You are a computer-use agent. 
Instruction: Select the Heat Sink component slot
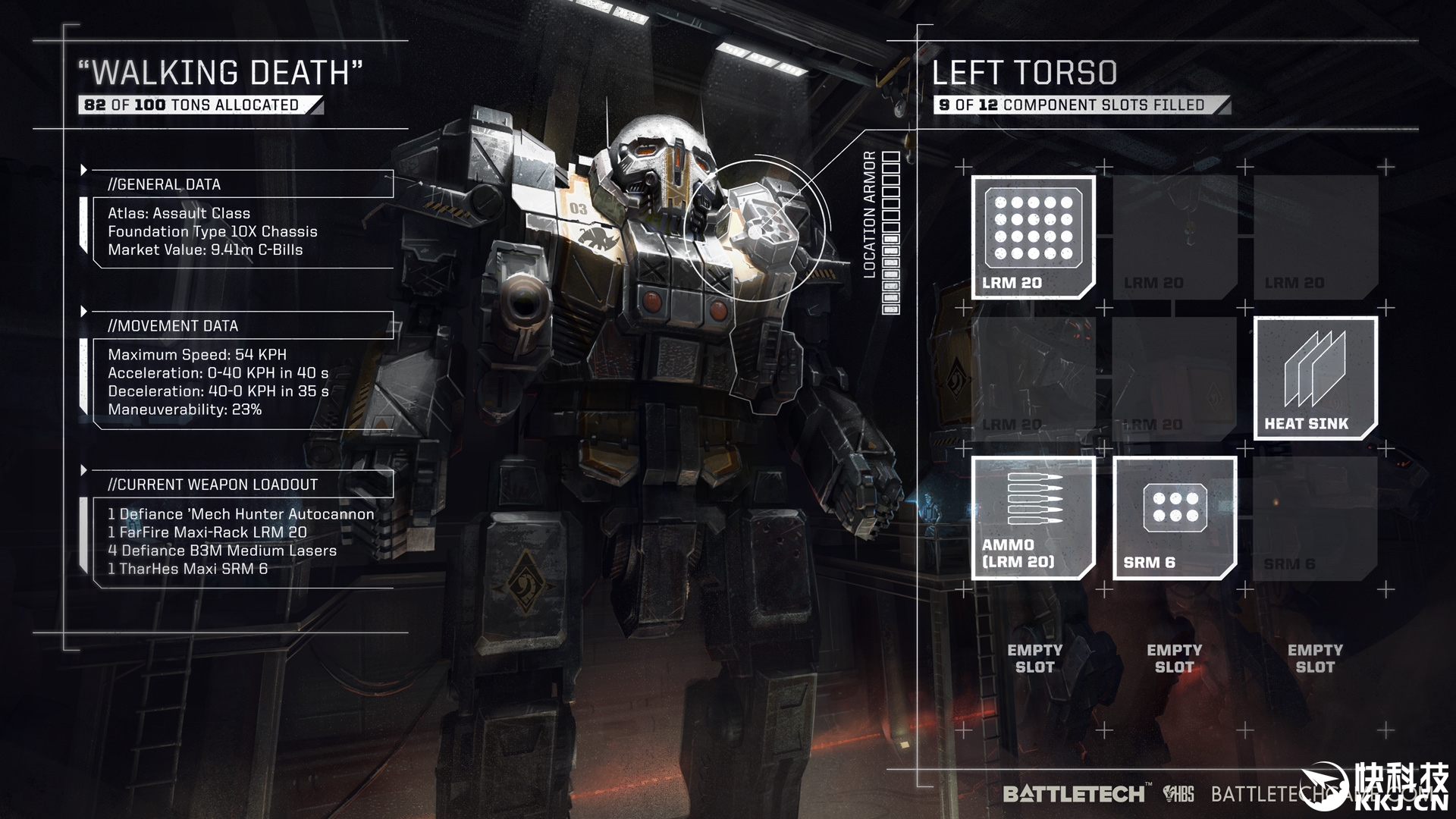point(1315,378)
